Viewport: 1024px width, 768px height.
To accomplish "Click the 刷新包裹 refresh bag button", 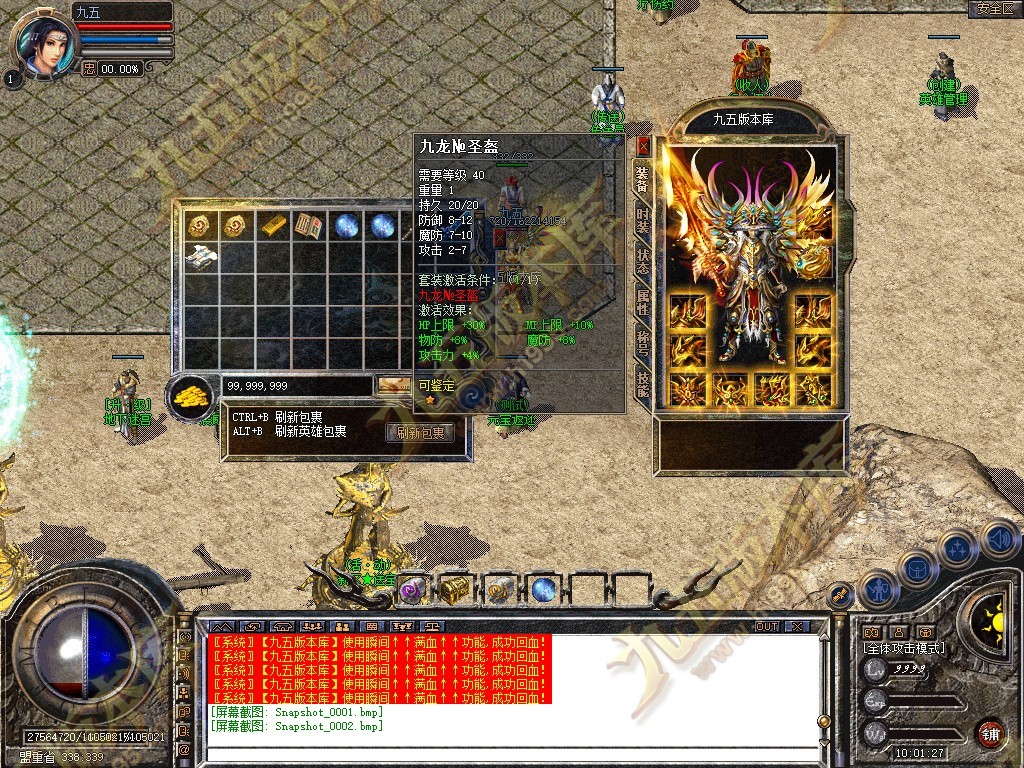I will point(420,433).
